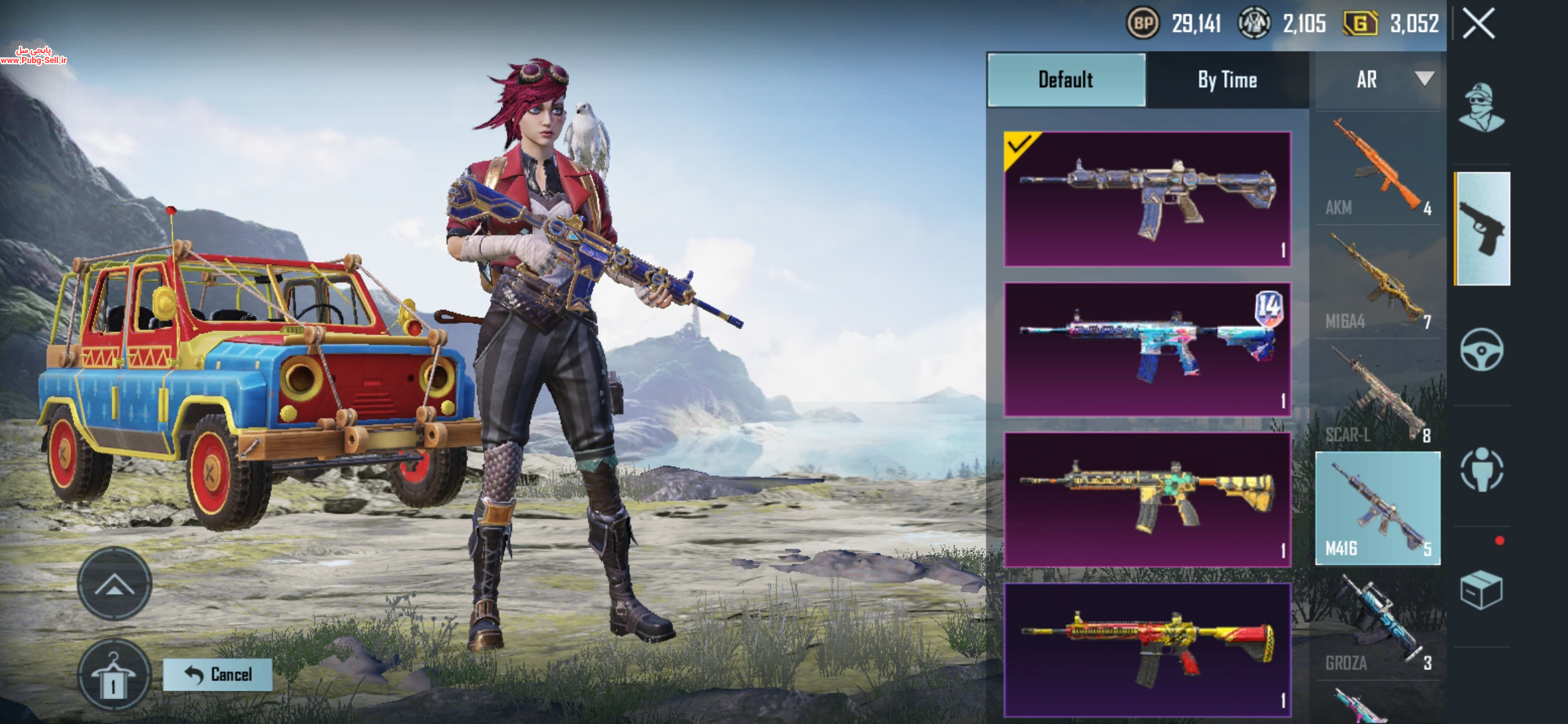Select the M416 weapon category
The image size is (1568, 724).
[x=1377, y=509]
